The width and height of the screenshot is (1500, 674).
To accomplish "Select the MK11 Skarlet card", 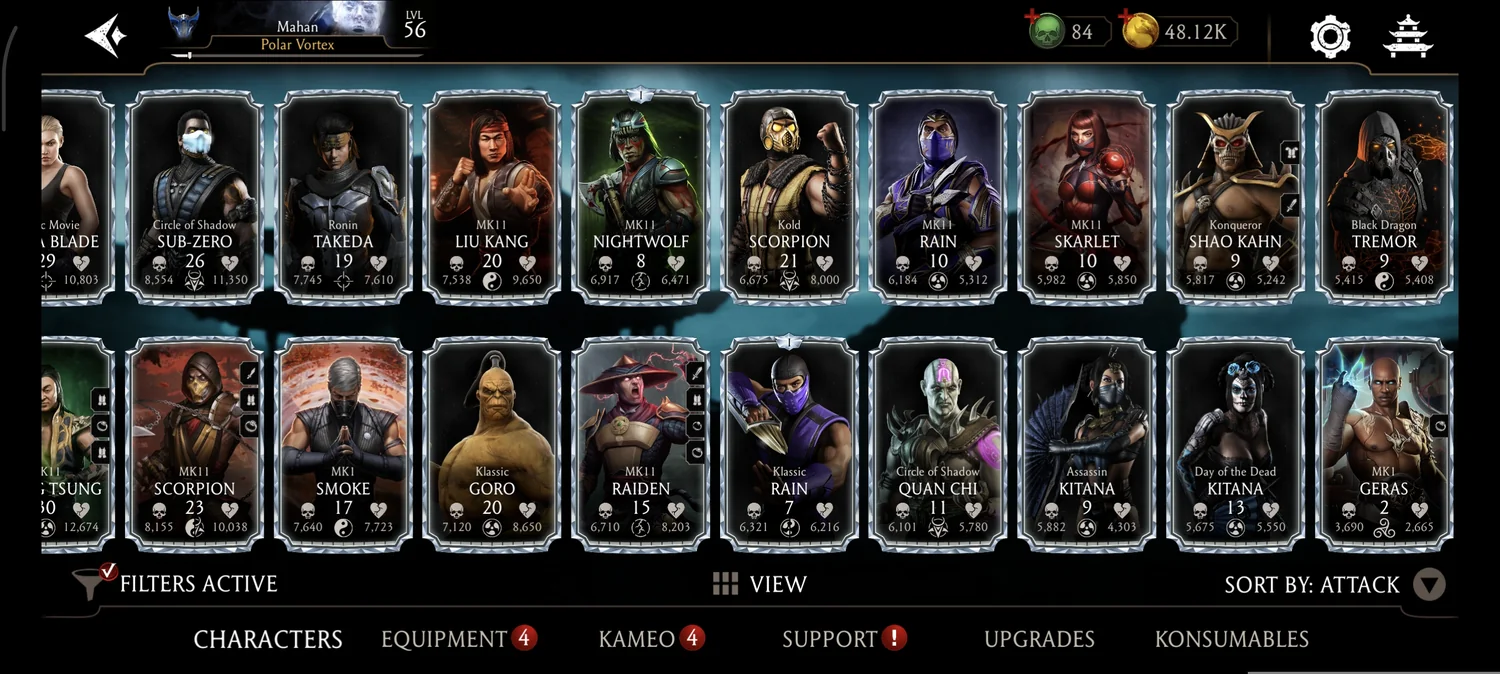I will click(x=1087, y=195).
